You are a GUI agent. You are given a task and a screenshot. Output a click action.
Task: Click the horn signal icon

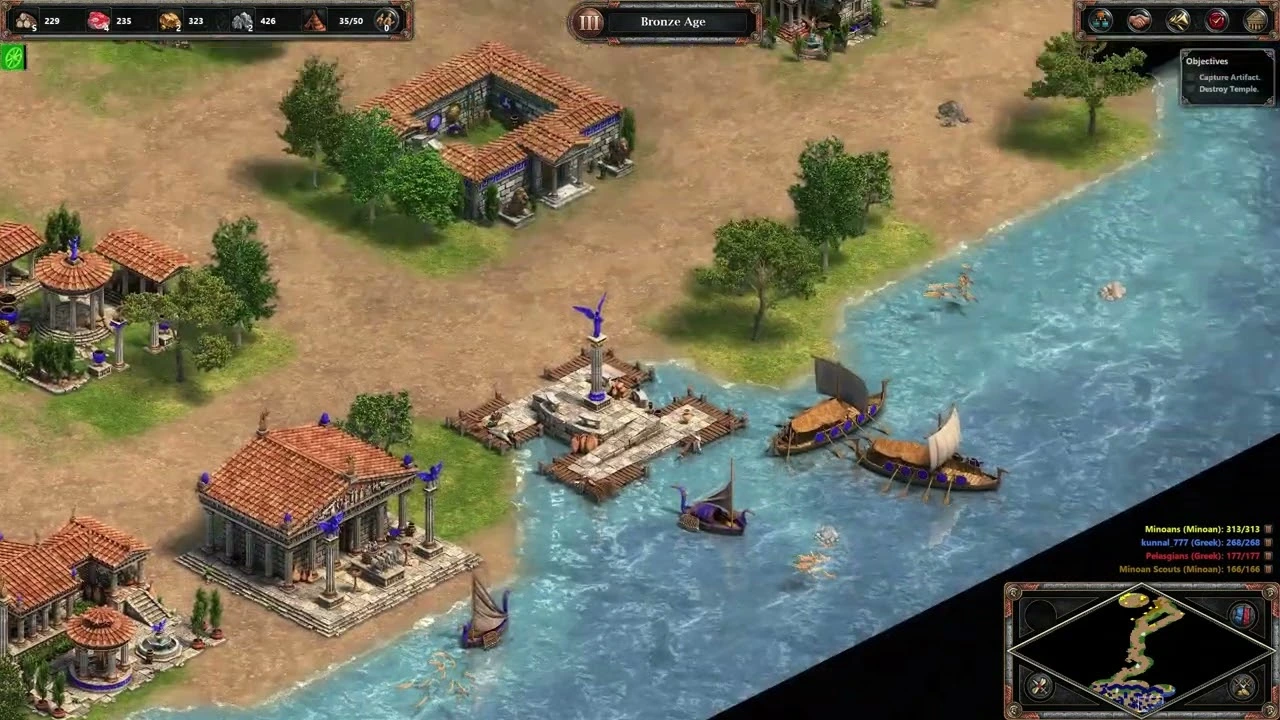point(1177,20)
